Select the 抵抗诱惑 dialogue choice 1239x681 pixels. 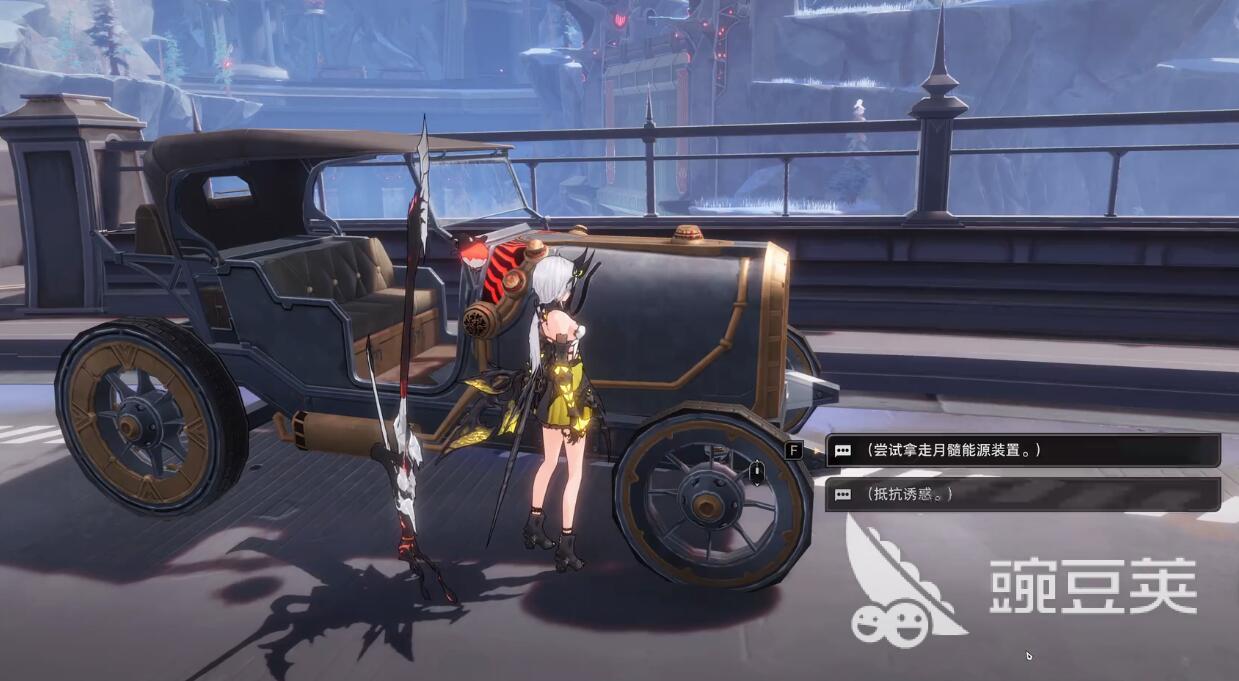(1020, 494)
